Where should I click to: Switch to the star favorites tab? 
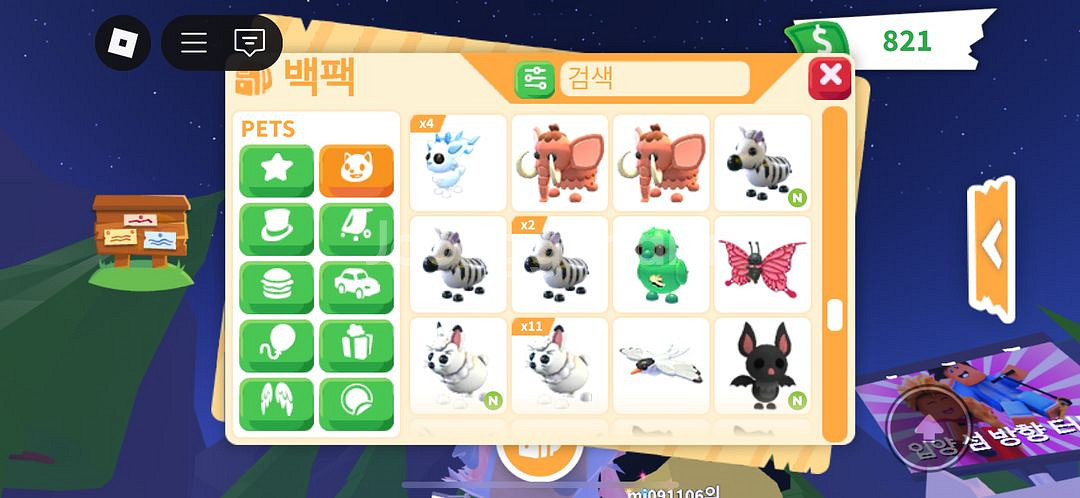276,171
